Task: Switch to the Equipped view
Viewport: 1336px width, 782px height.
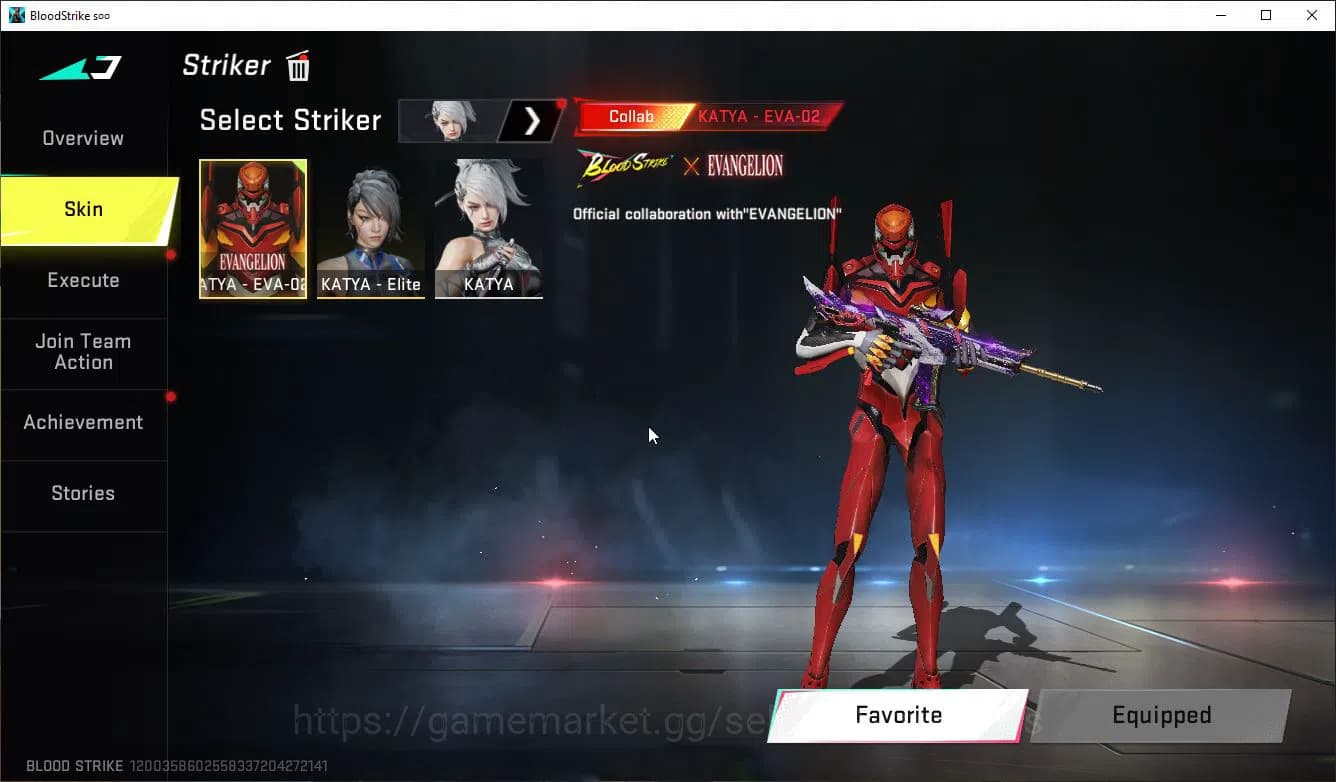Action: pos(1161,715)
